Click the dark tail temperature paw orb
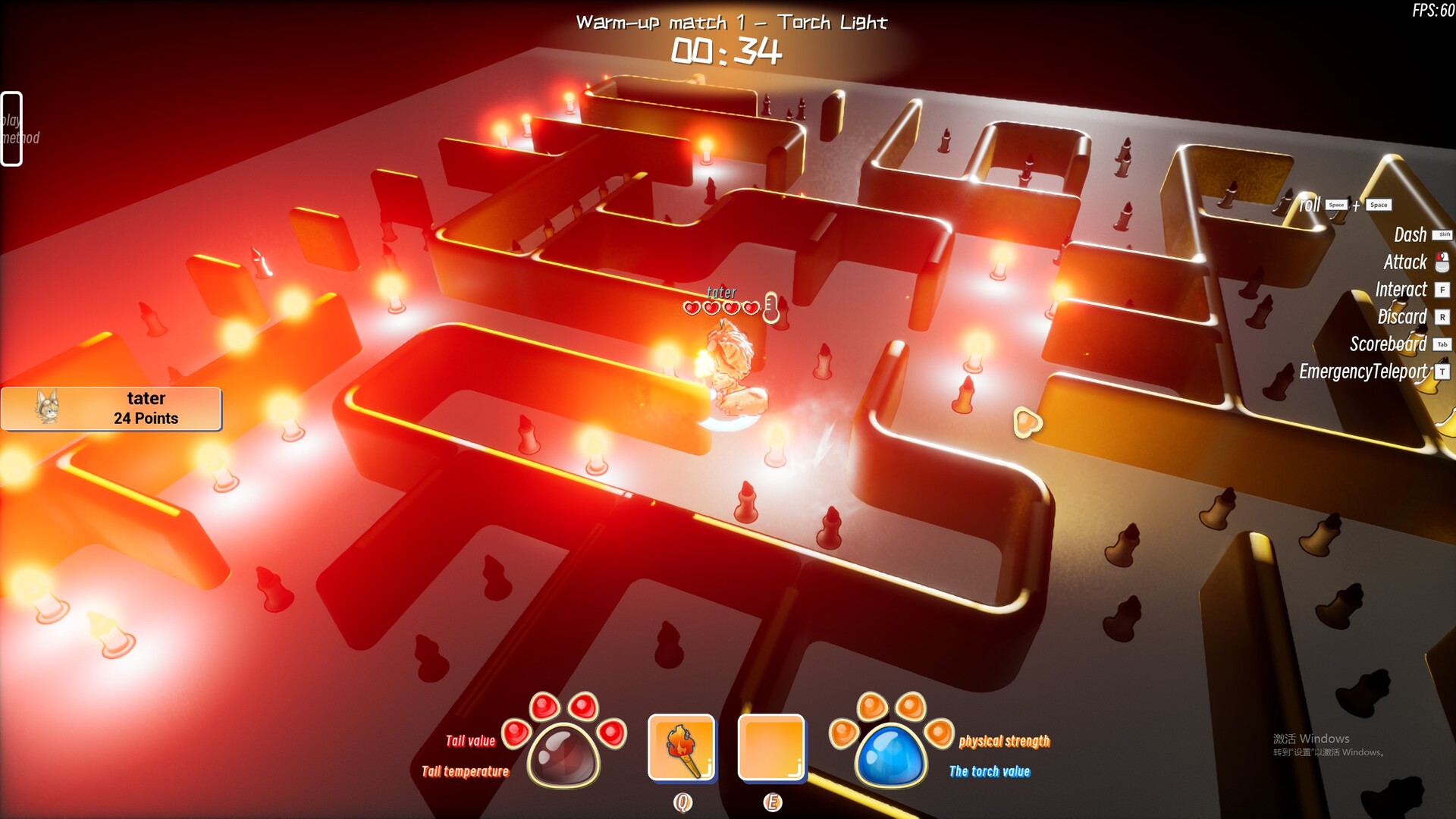Viewport: 1456px width, 819px height. click(x=563, y=755)
